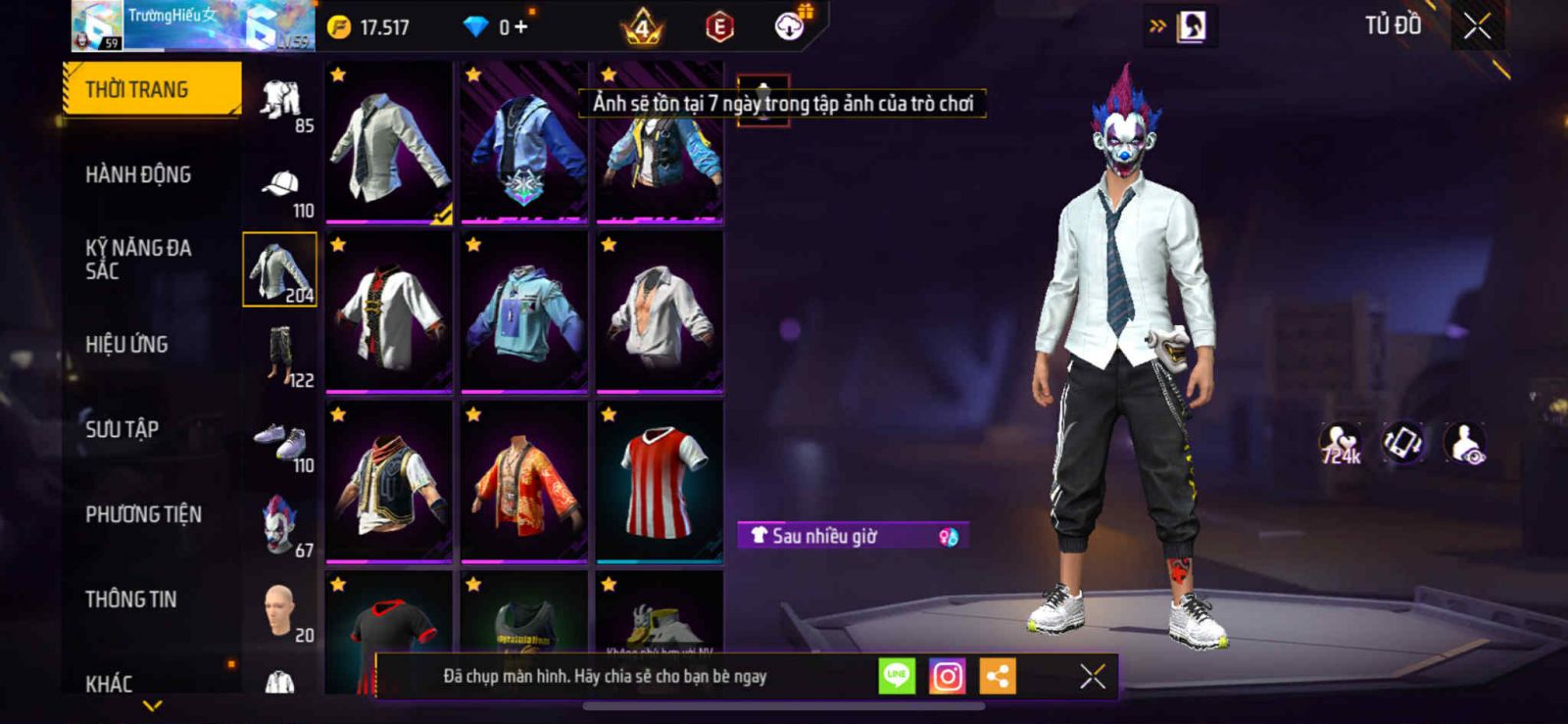Close the wardrobe with the X button
The height and width of the screenshot is (724, 1568).
coord(1477,26)
